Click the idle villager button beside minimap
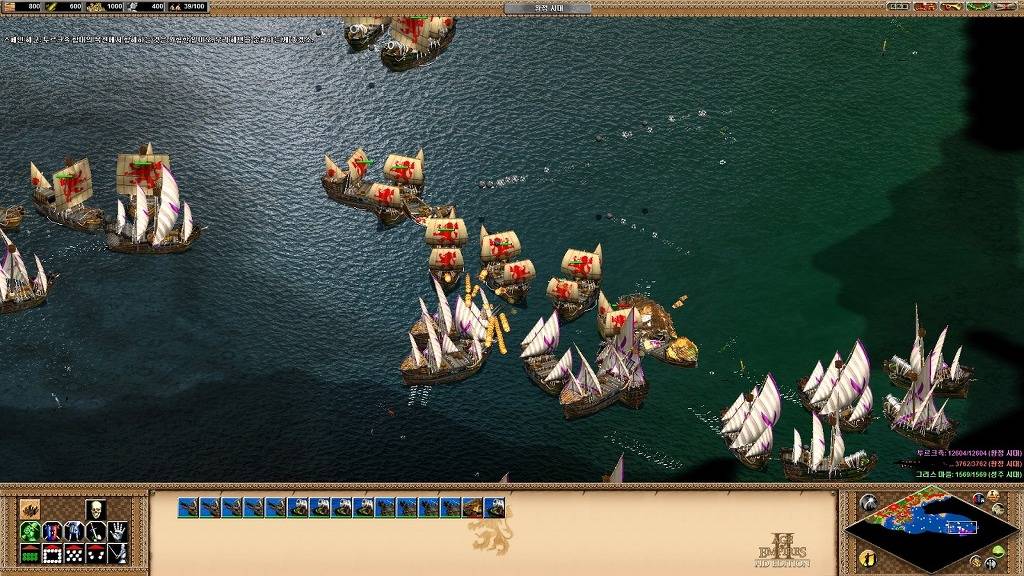This screenshot has height=576, width=1024. [866, 556]
